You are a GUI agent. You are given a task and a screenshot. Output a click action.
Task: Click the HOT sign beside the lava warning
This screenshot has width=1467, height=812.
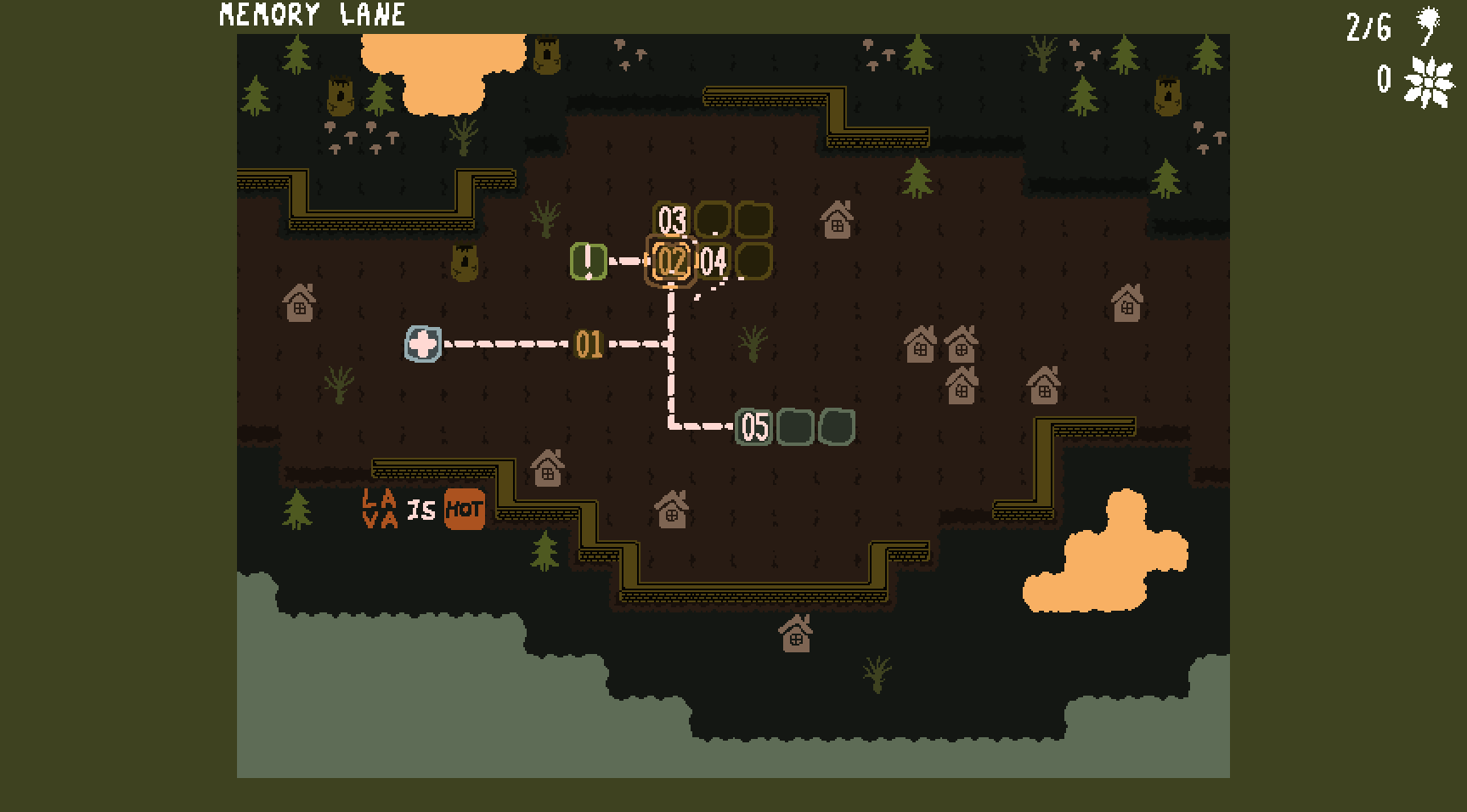coord(463,510)
